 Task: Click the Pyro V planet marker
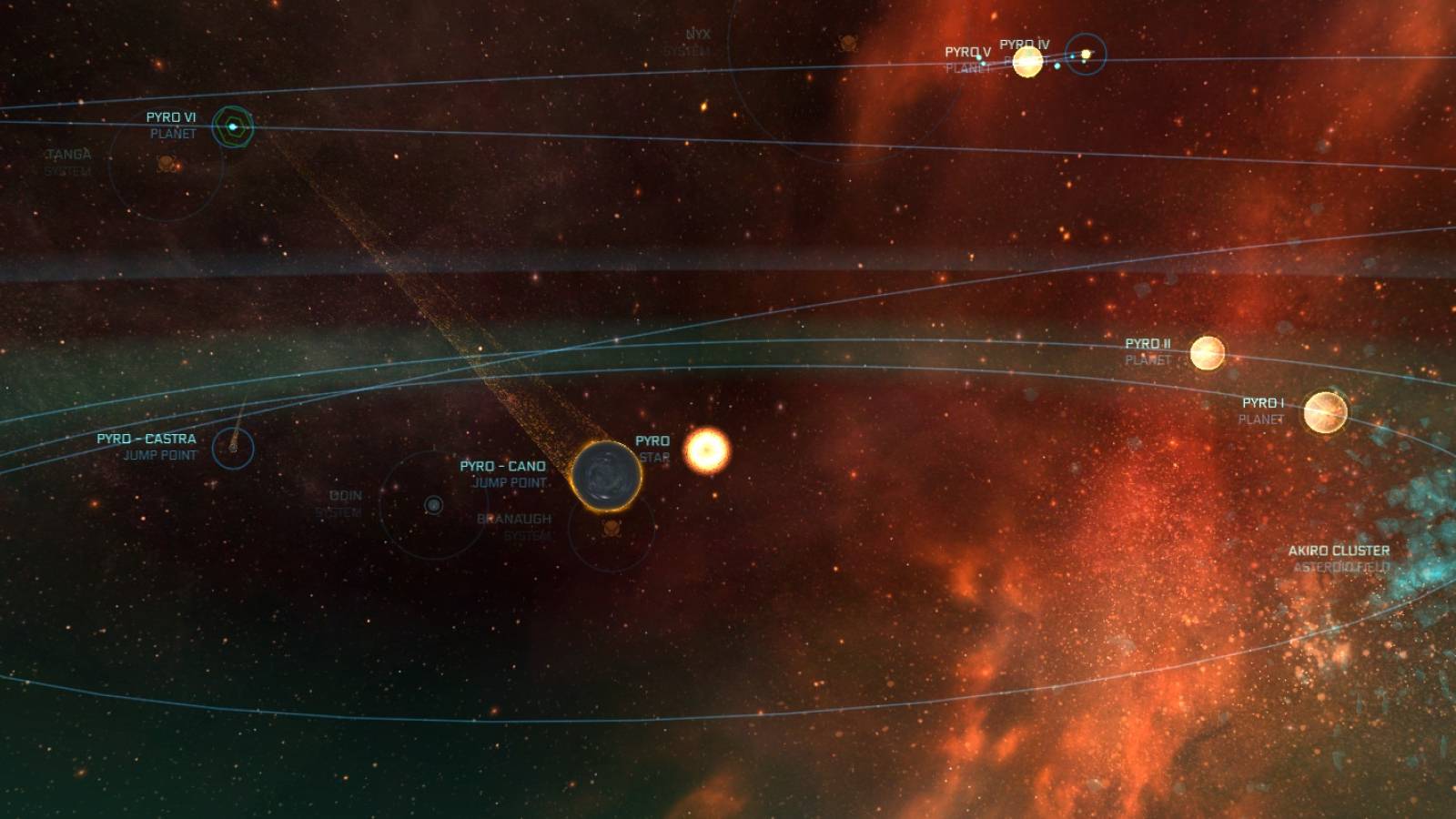pos(1026,63)
